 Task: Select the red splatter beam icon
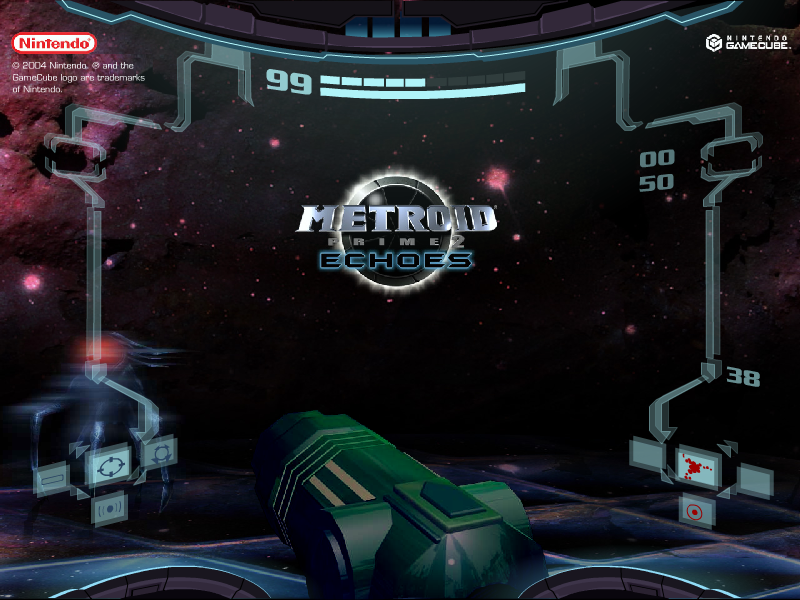[692, 465]
